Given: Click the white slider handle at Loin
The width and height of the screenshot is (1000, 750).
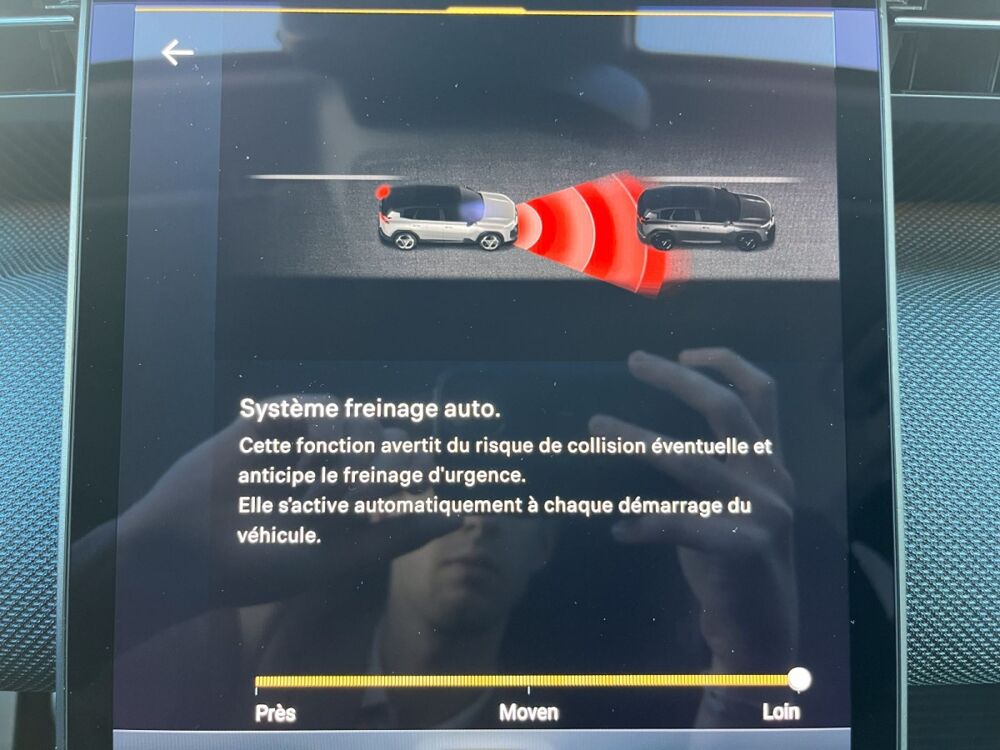Looking at the screenshot, I should coord(799,680).
